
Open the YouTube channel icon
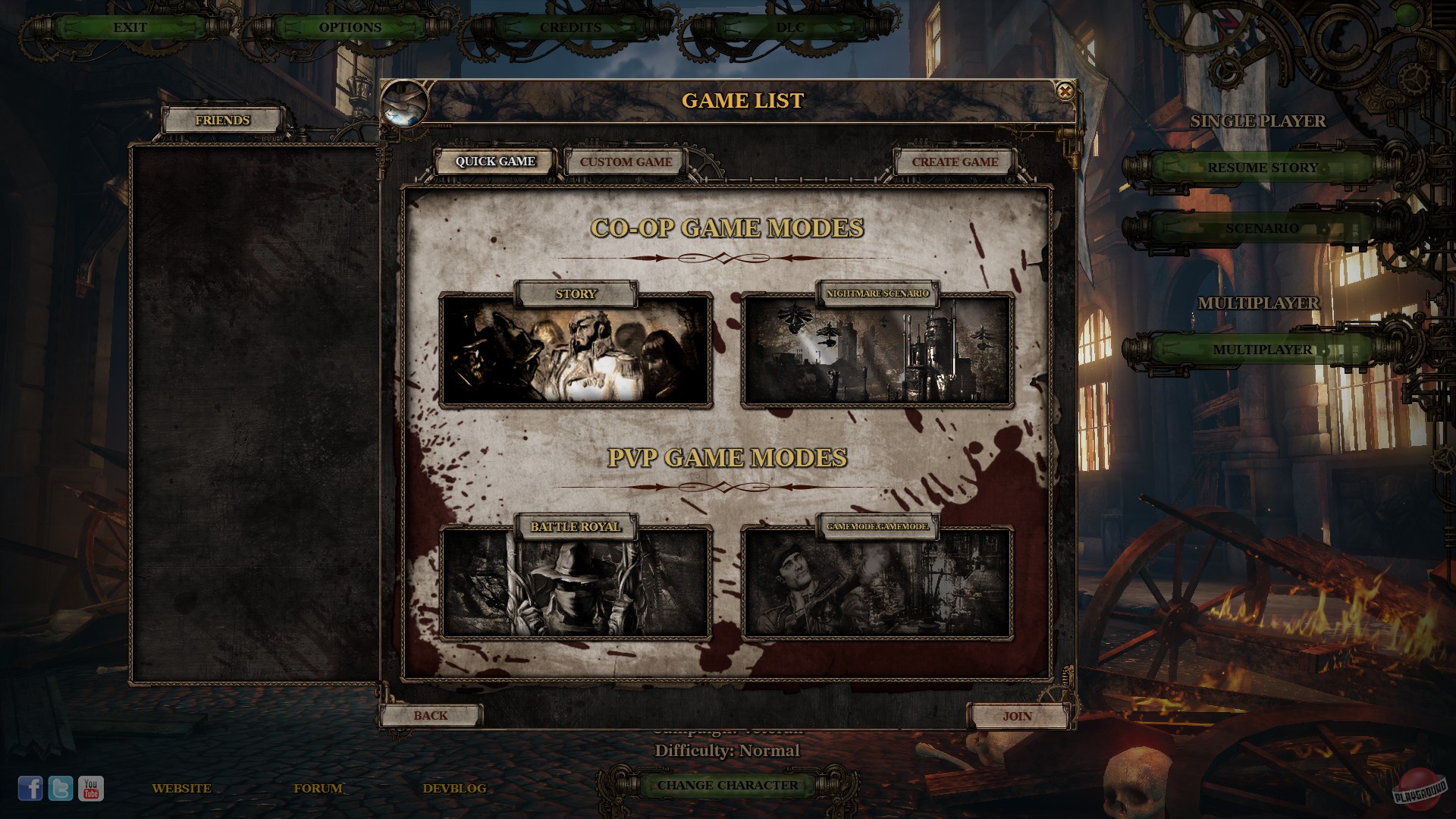(x=91, y=787)
